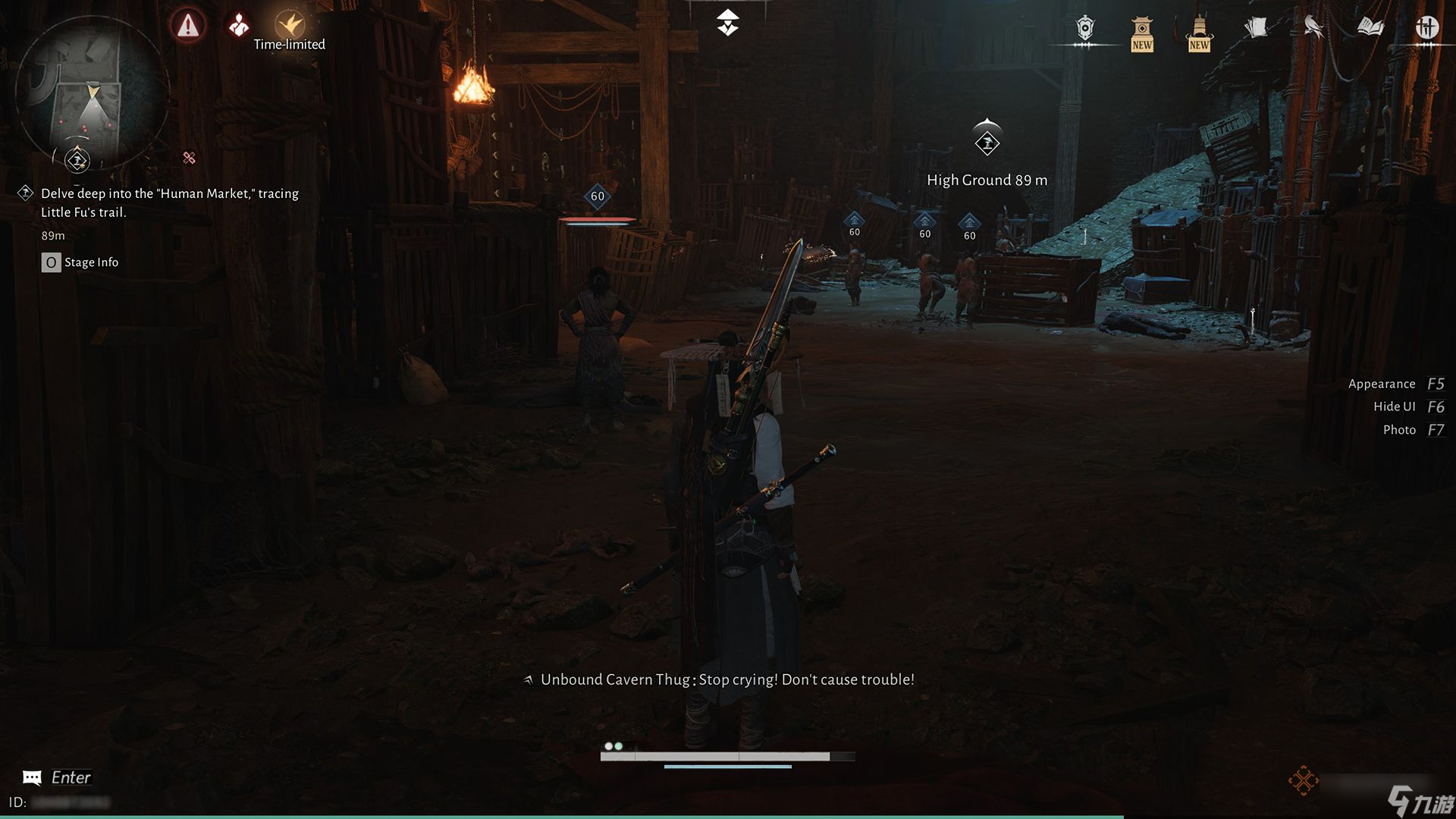1456x819 pixels.
Task: Open the crossed-swords circle icon
Action: (1426, 28)
